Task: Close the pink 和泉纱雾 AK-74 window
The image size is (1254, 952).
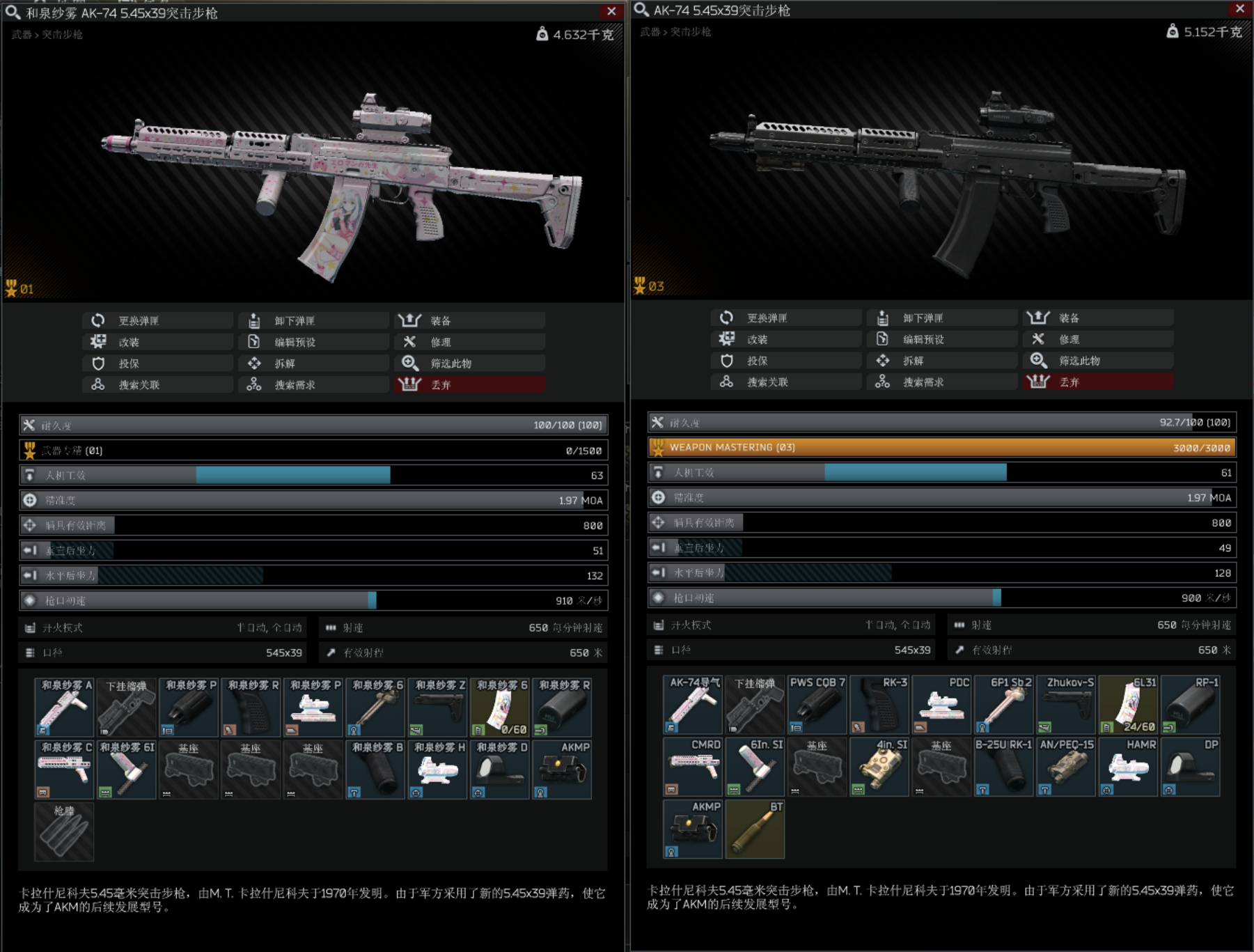Action: 611,11
